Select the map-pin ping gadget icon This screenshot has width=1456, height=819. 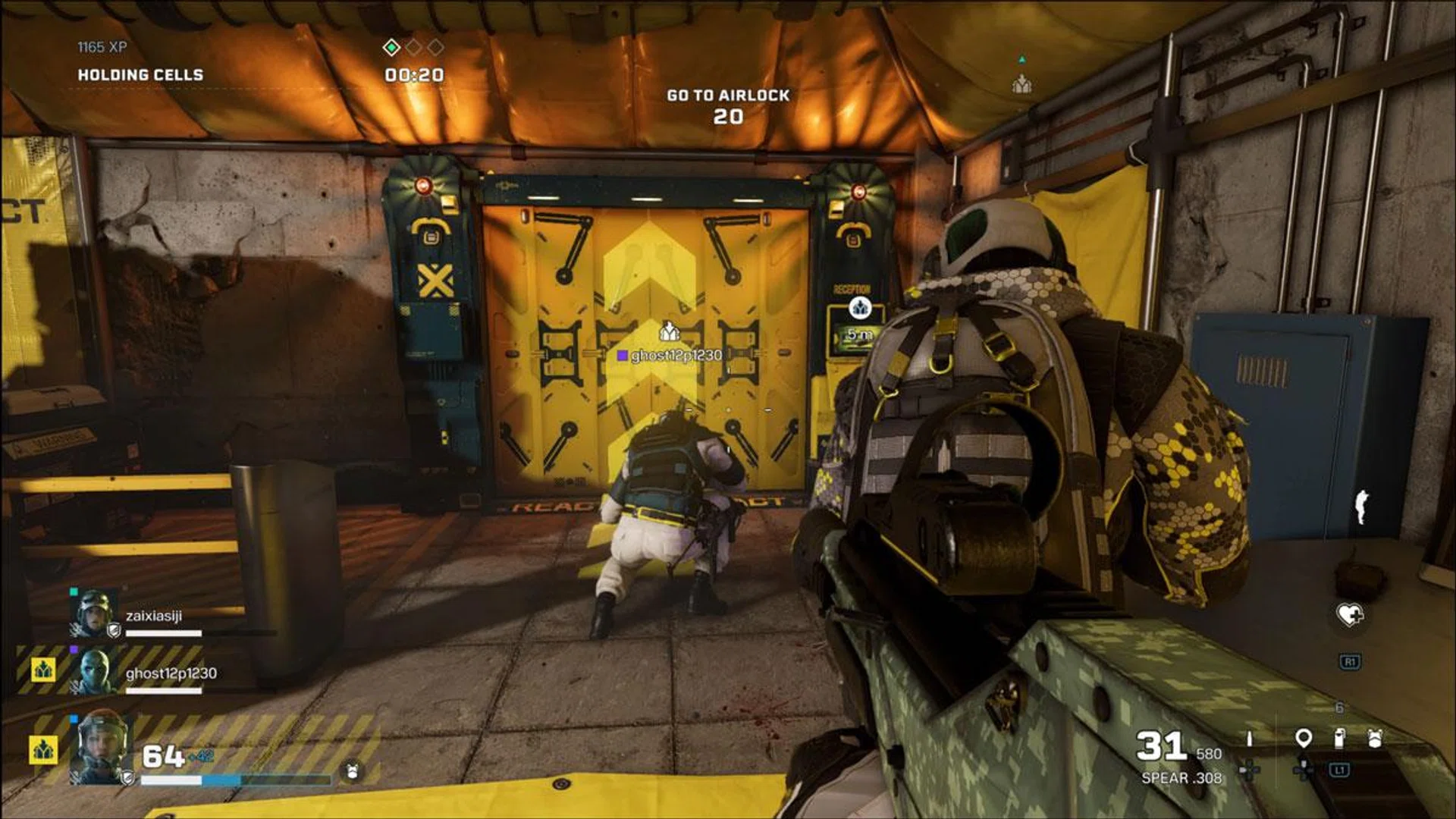click(x=1304, y=737)
